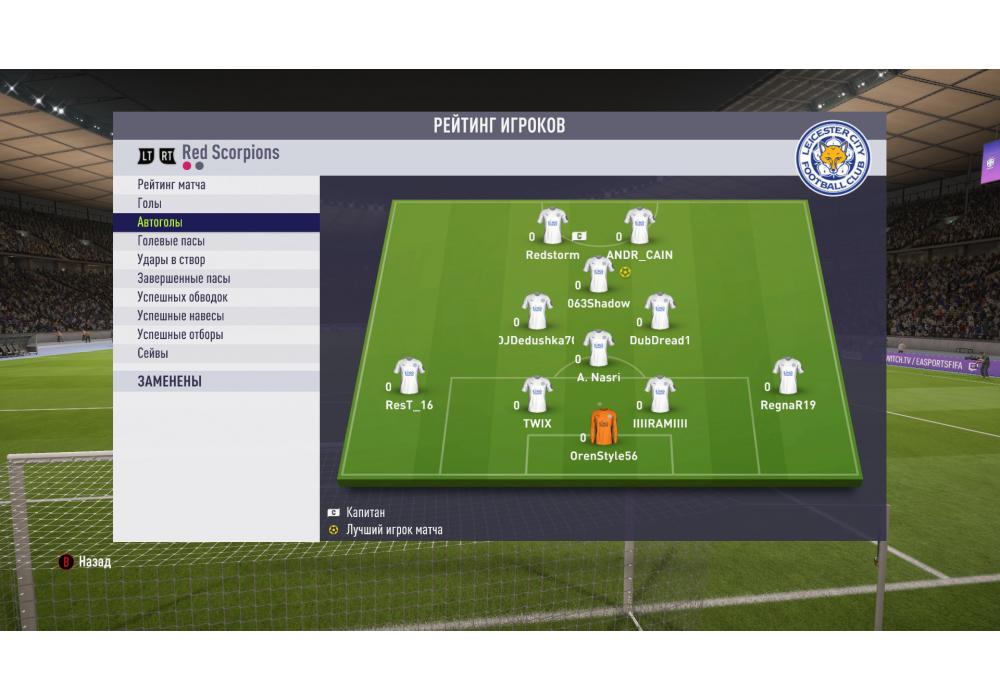The width and height of the screenshot is (1000, 700).
Task: Open the Голы stat category
Action: [x=149, y=204]
